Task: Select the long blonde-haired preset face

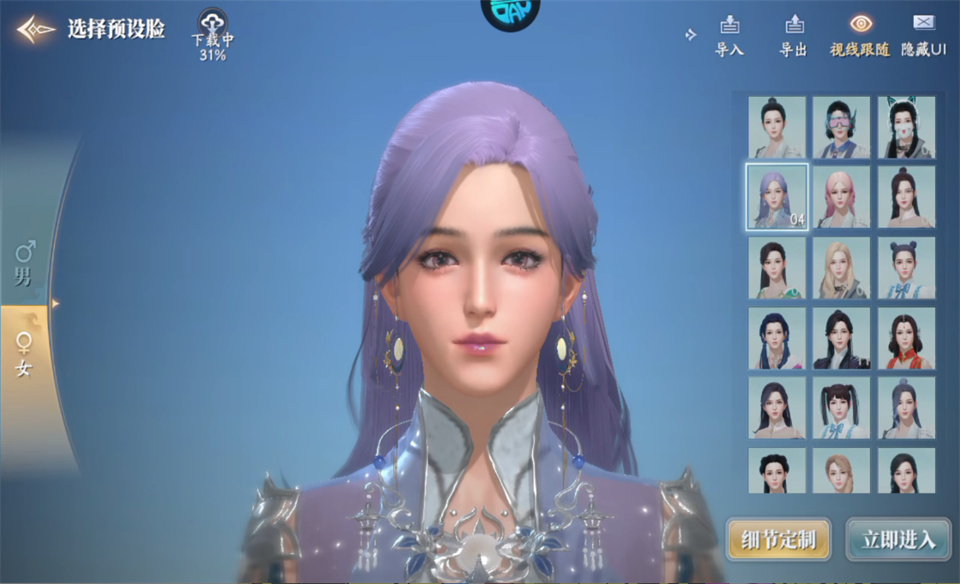Action: coord(841,268)
